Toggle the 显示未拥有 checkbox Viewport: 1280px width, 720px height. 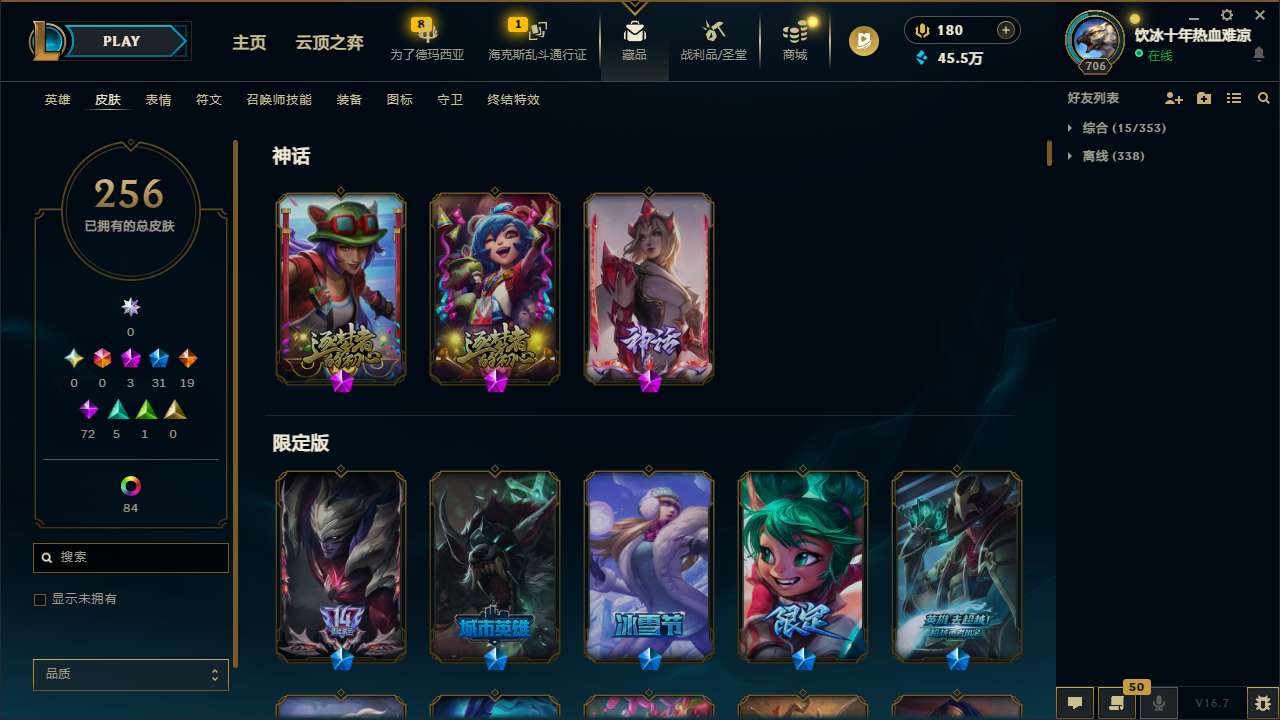point(40,599)
